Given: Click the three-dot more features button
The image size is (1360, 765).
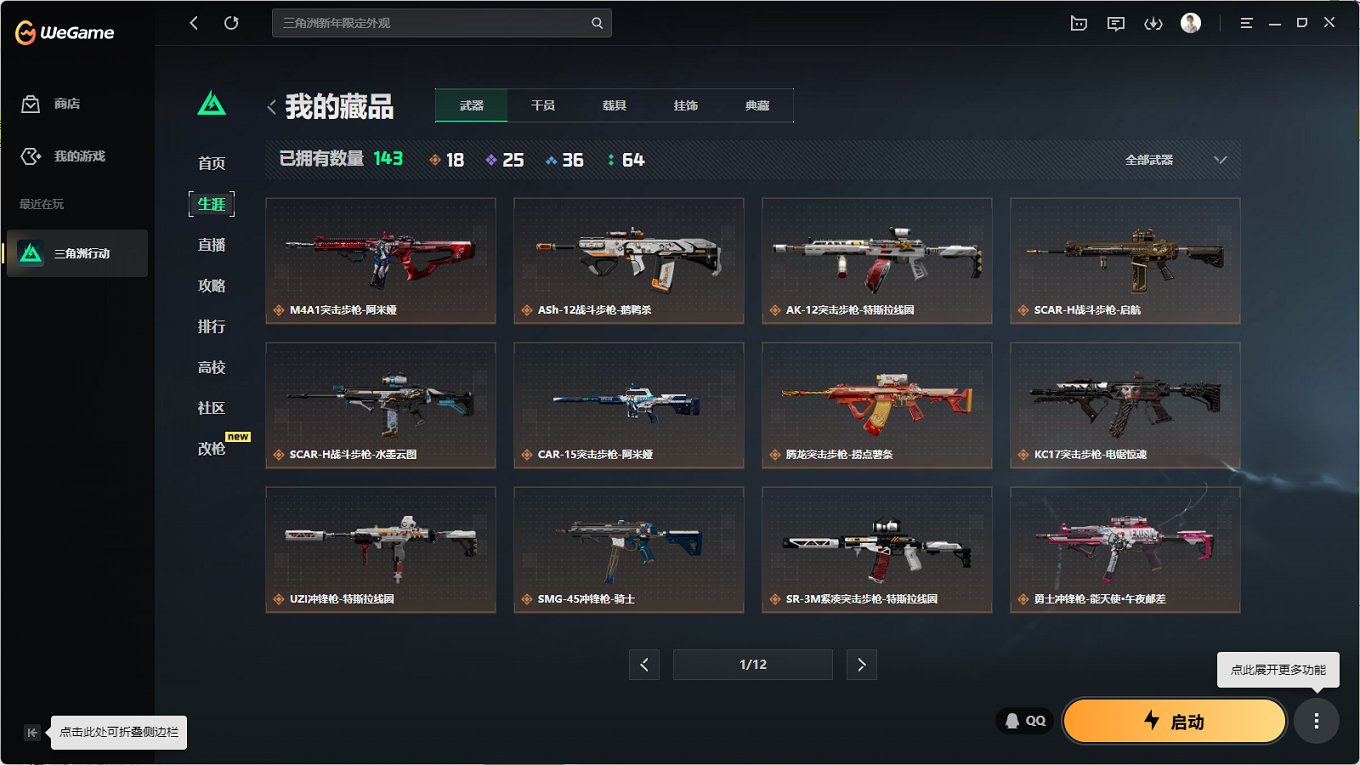Looking at the screenshot, I should pos(1316,720).
